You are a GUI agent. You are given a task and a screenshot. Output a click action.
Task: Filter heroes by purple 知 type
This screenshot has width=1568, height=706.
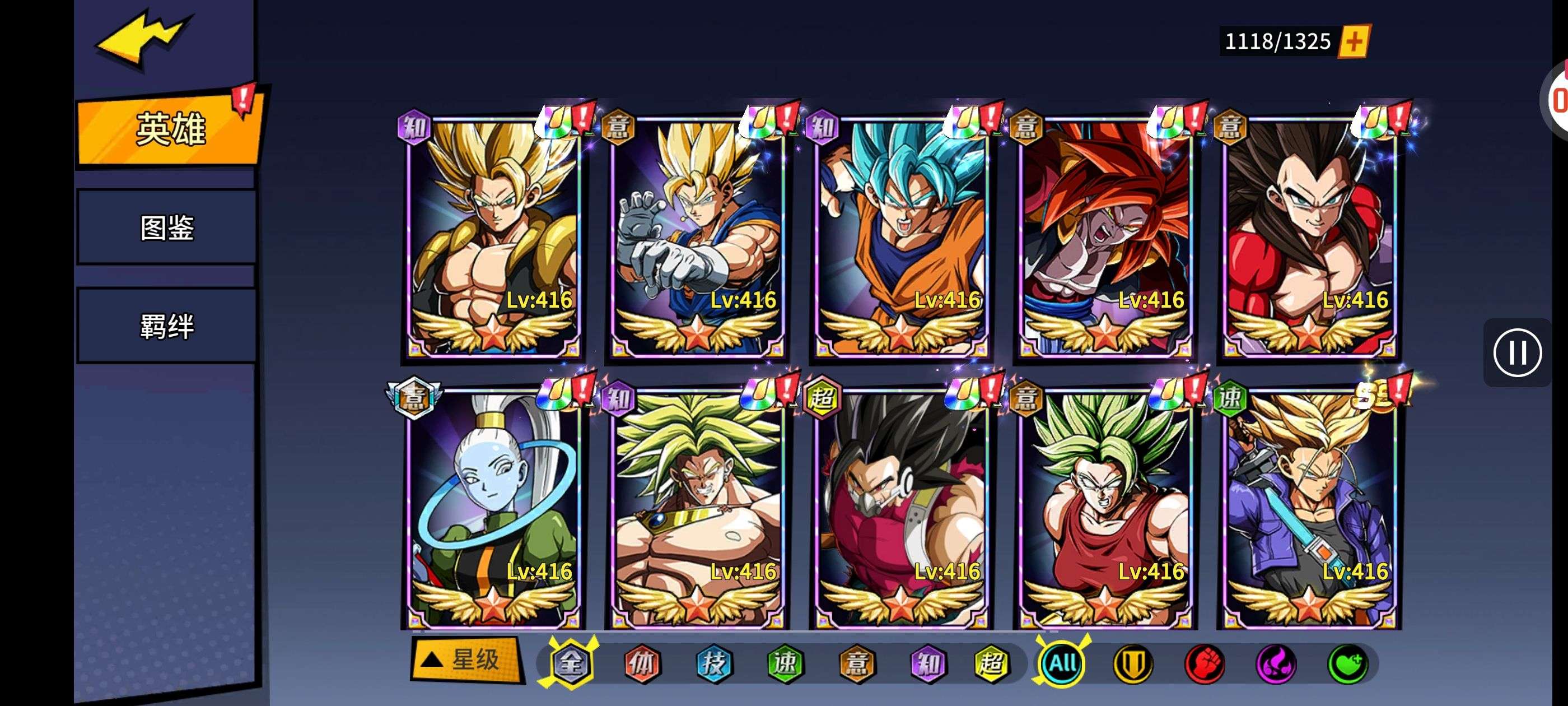pyautogui.click(x=928, y=663)
